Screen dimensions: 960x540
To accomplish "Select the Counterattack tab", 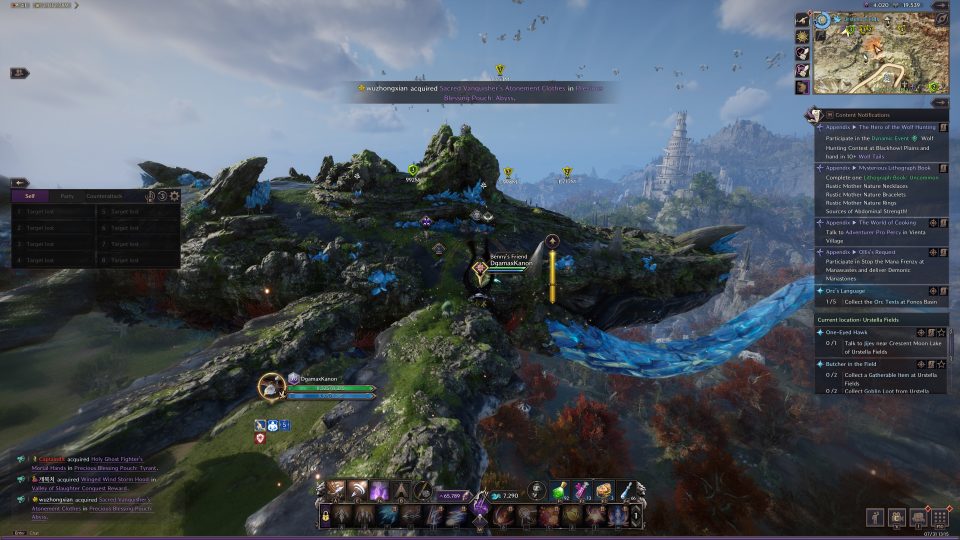I will point(104,196).
